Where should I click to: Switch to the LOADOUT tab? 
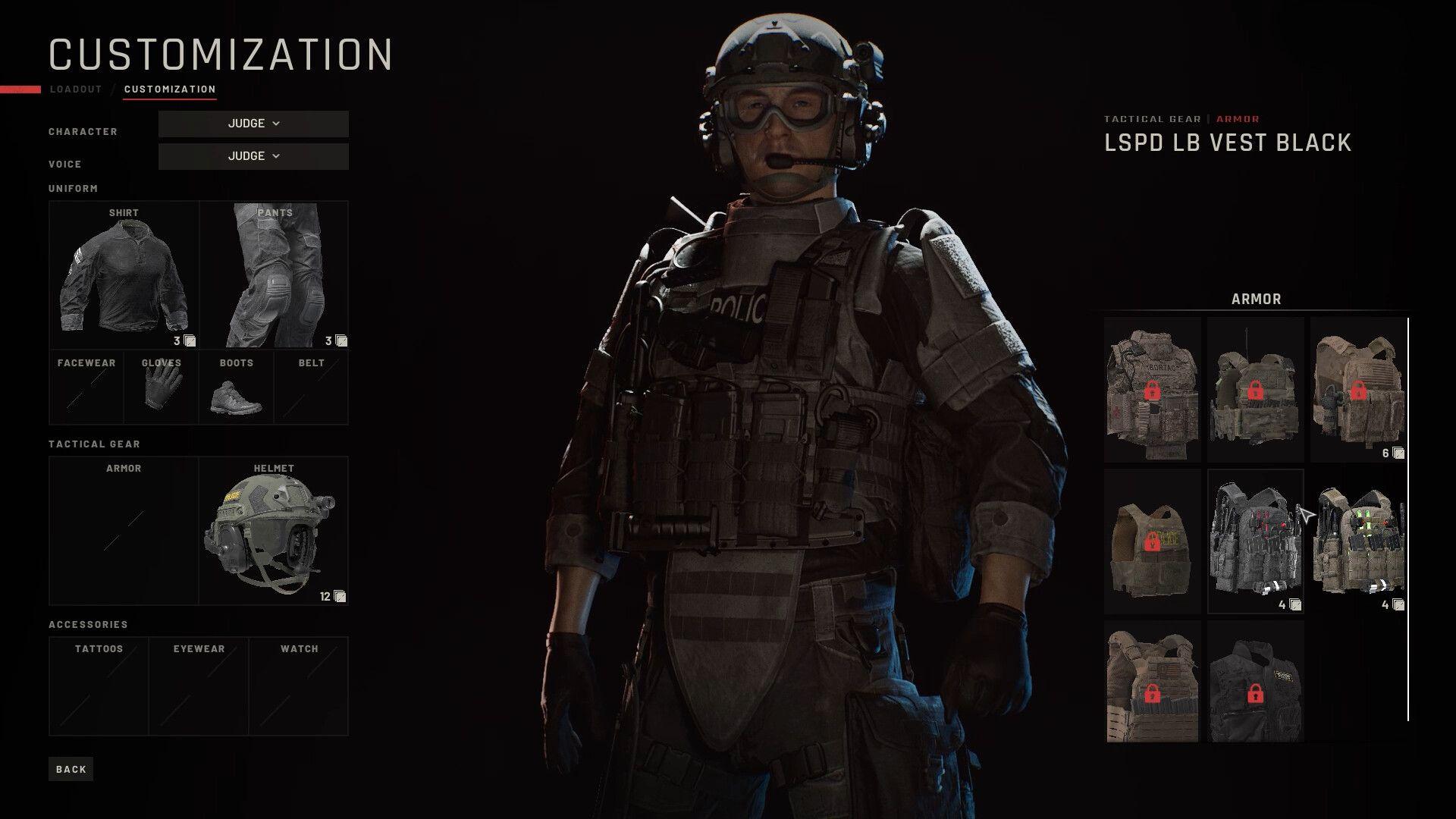pyautogui.click(x=76, y=89)
